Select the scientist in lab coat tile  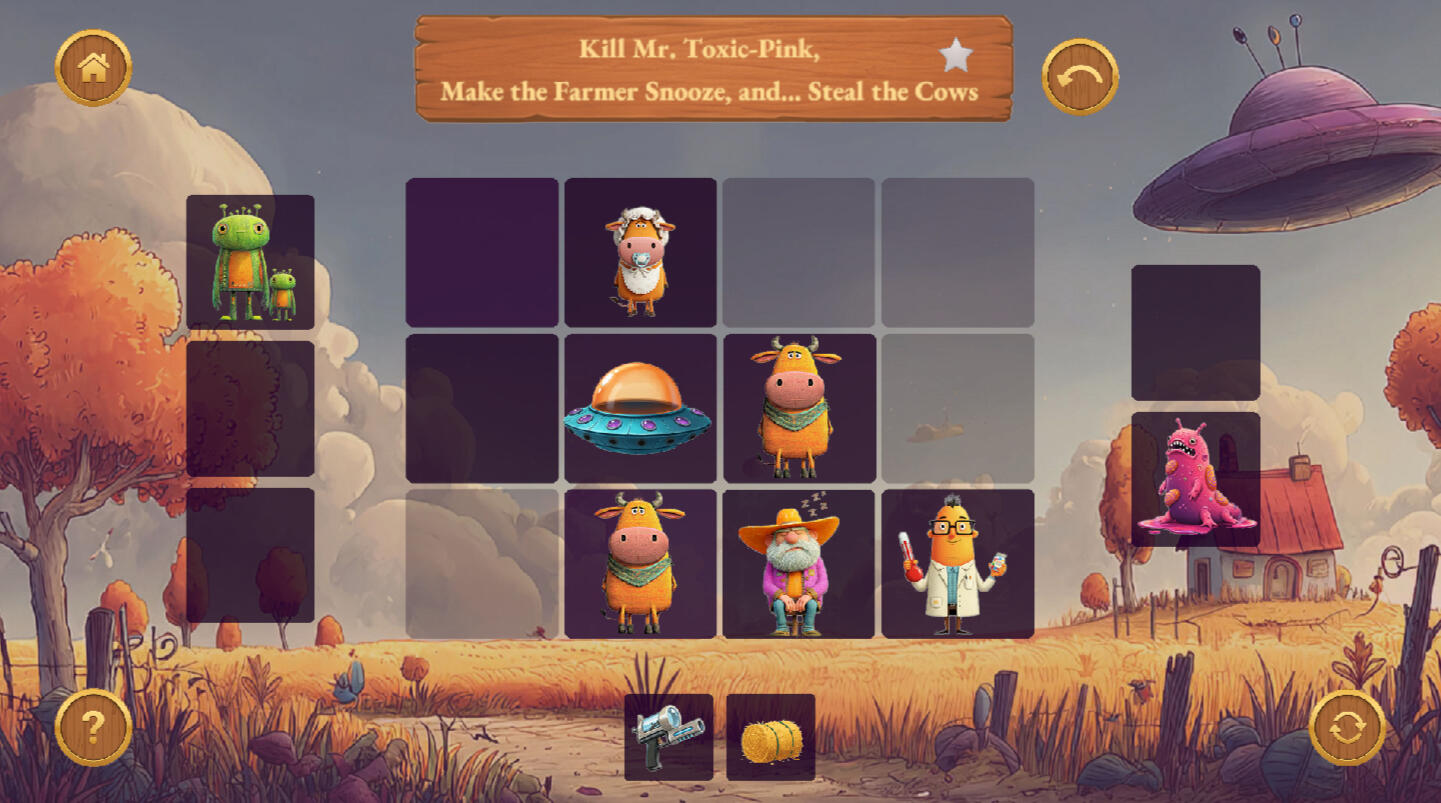[957, 564]
